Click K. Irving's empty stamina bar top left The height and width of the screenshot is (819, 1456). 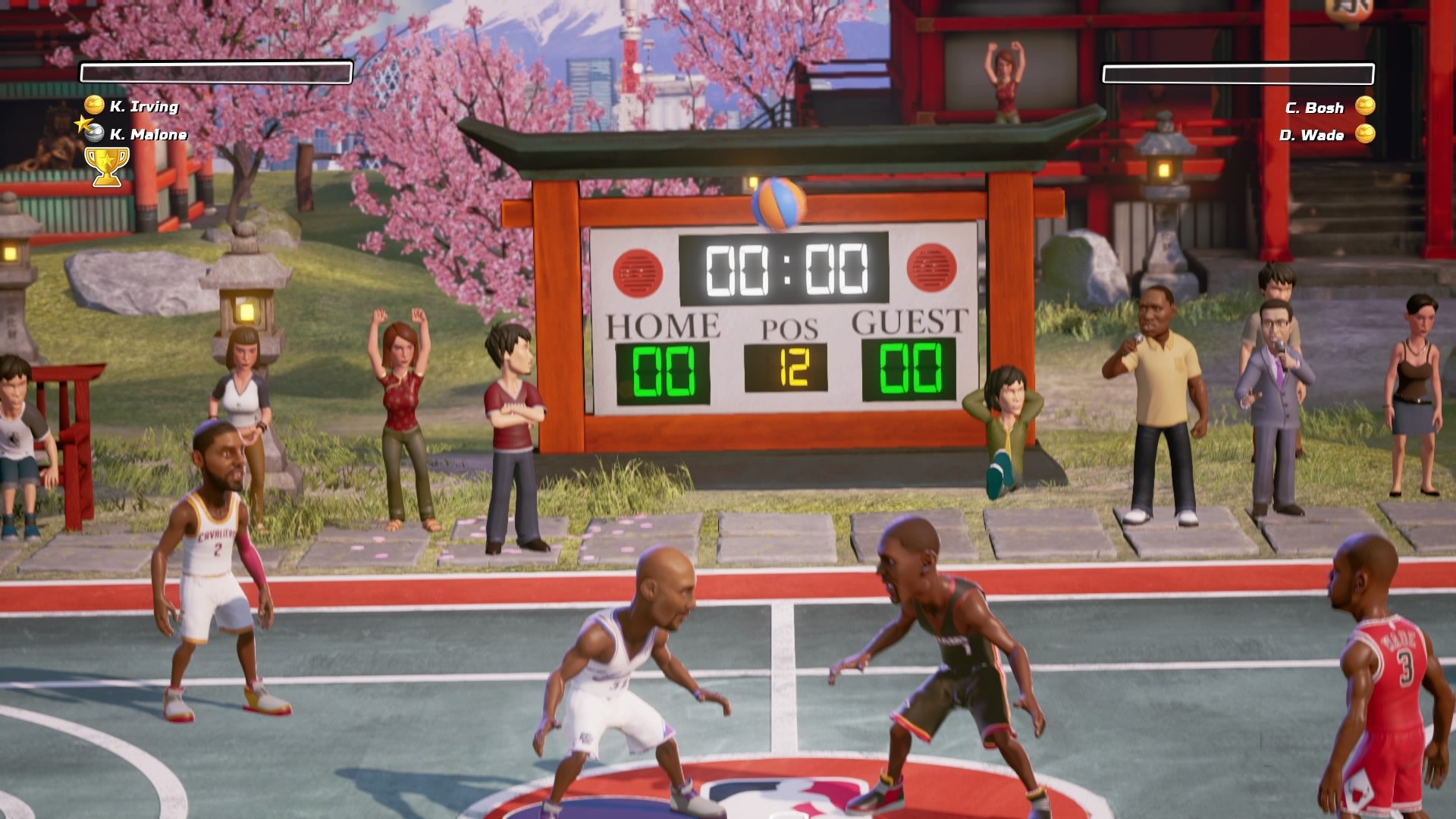point(216,72)
